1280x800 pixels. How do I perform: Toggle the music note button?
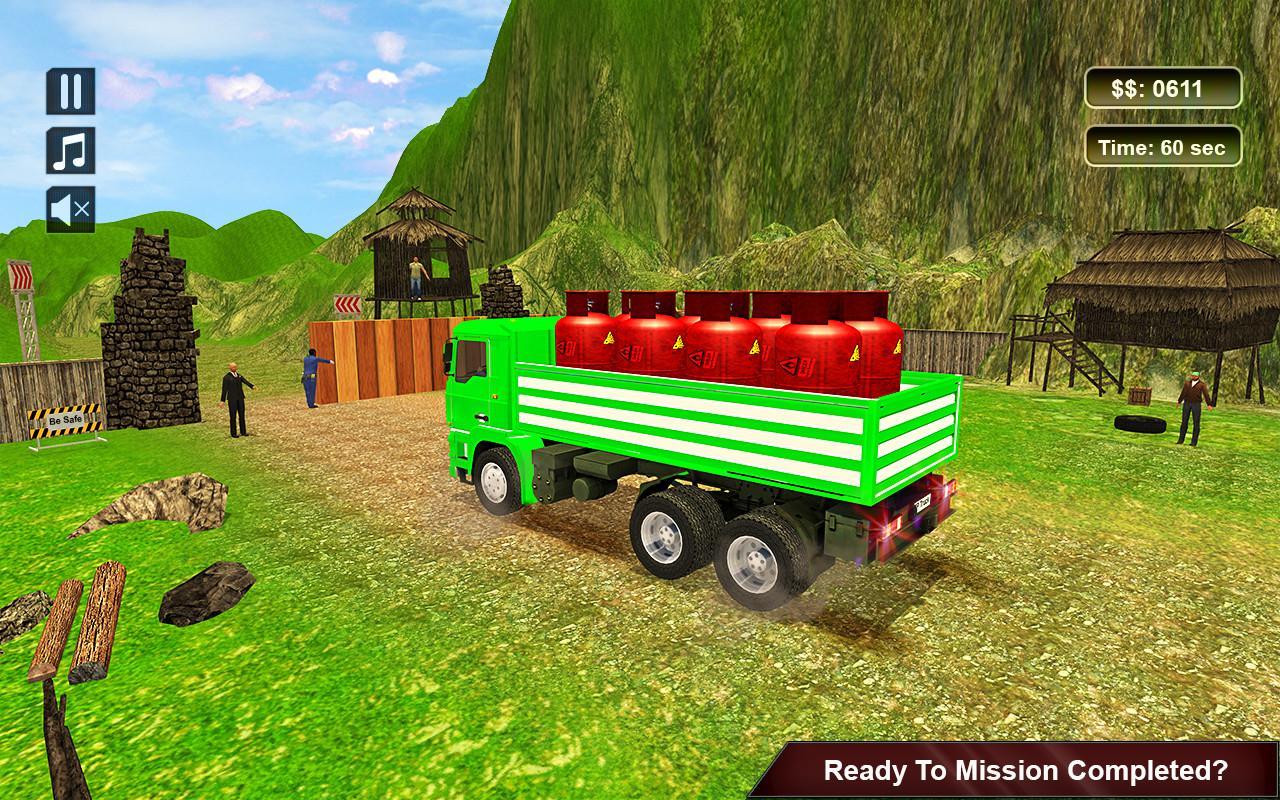[x=70, y=150]
